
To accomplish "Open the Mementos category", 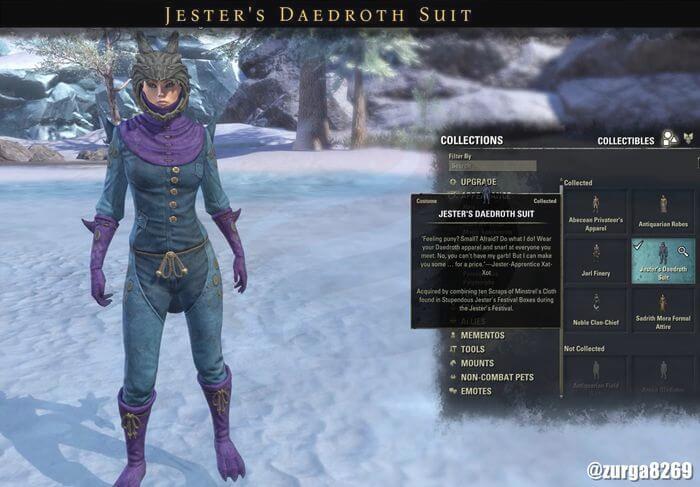I will coord(482,335).
